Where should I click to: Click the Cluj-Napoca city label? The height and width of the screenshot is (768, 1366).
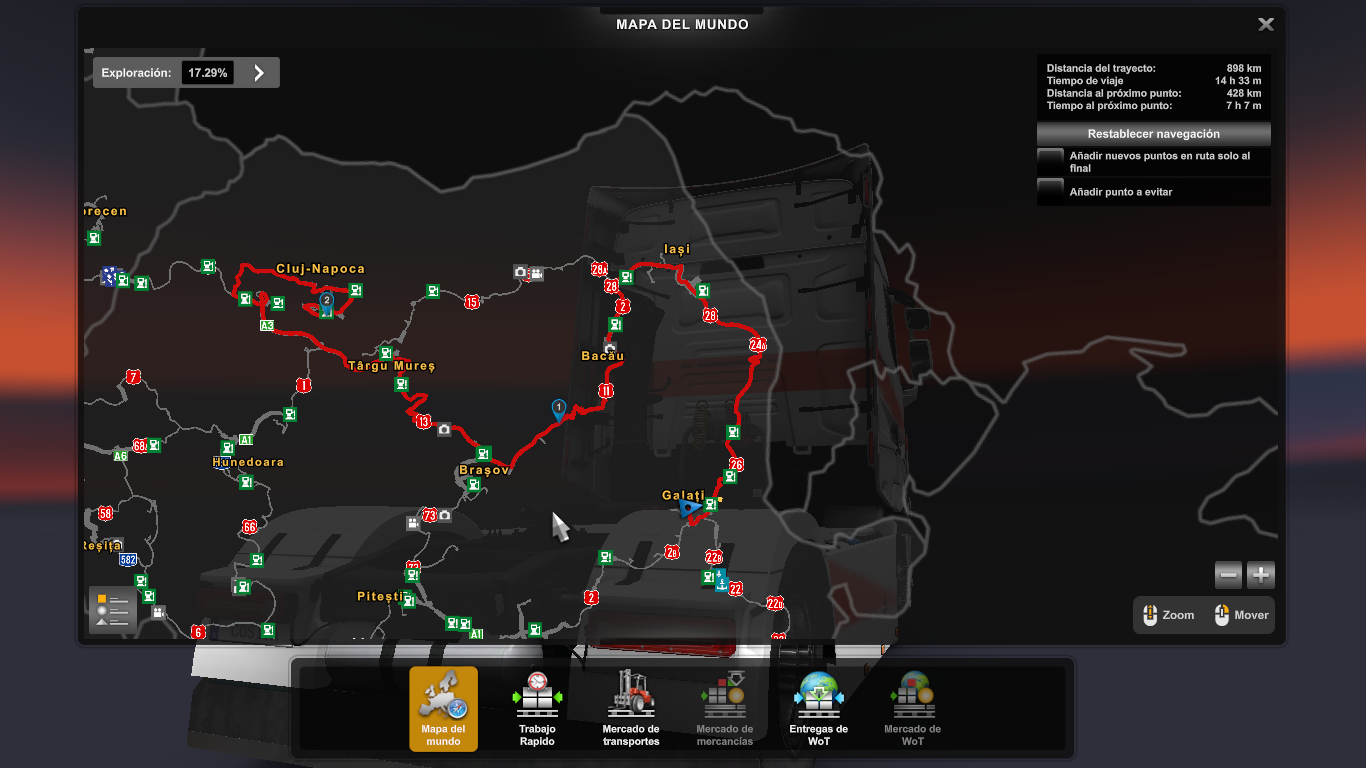point(320,269)
